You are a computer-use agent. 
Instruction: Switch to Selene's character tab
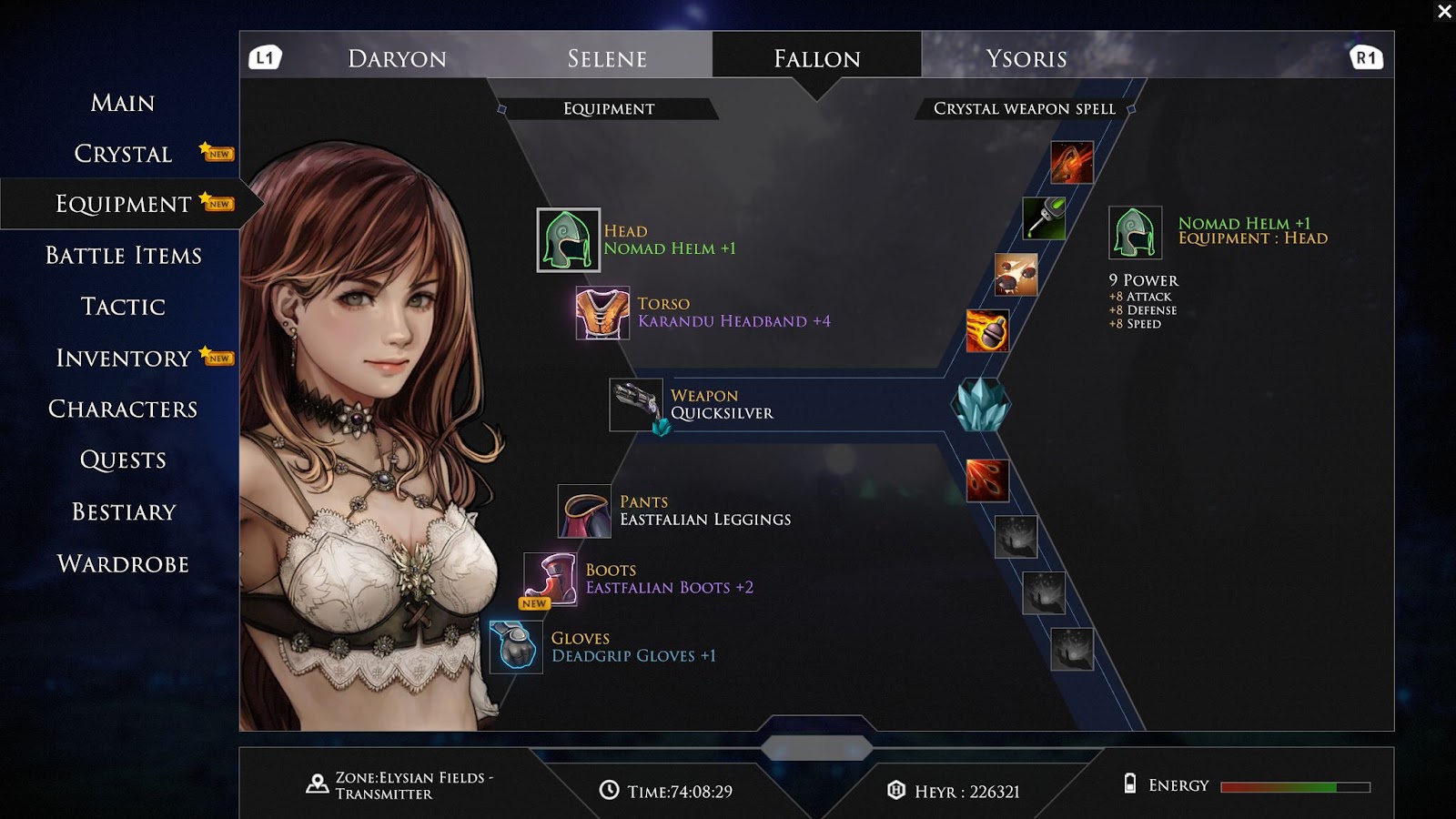[x=607, y=59]
